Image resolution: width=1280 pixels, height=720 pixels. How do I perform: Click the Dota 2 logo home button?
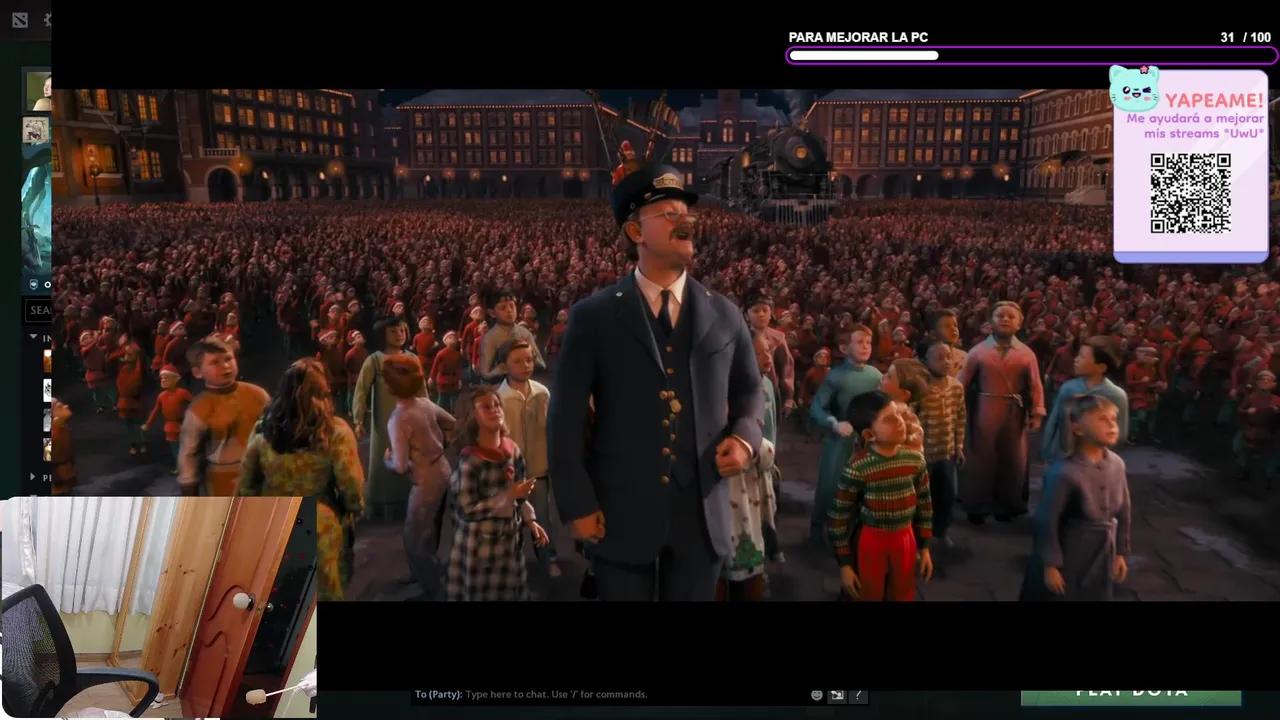[x=20, y=20]
